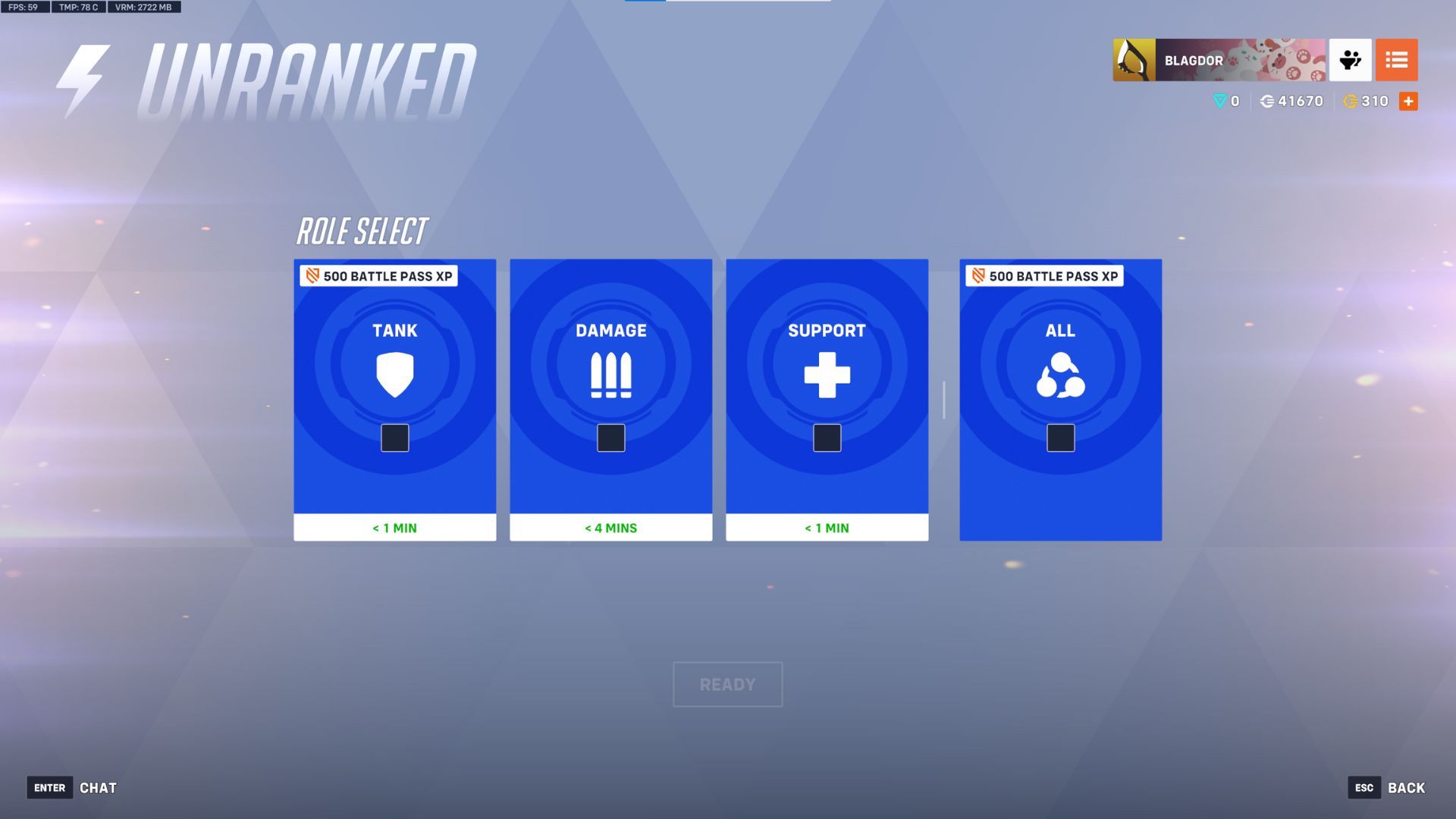This screenshot has width=1456, height=819.
Task: Open the chat input via CHAT
Action: (97, 788)
